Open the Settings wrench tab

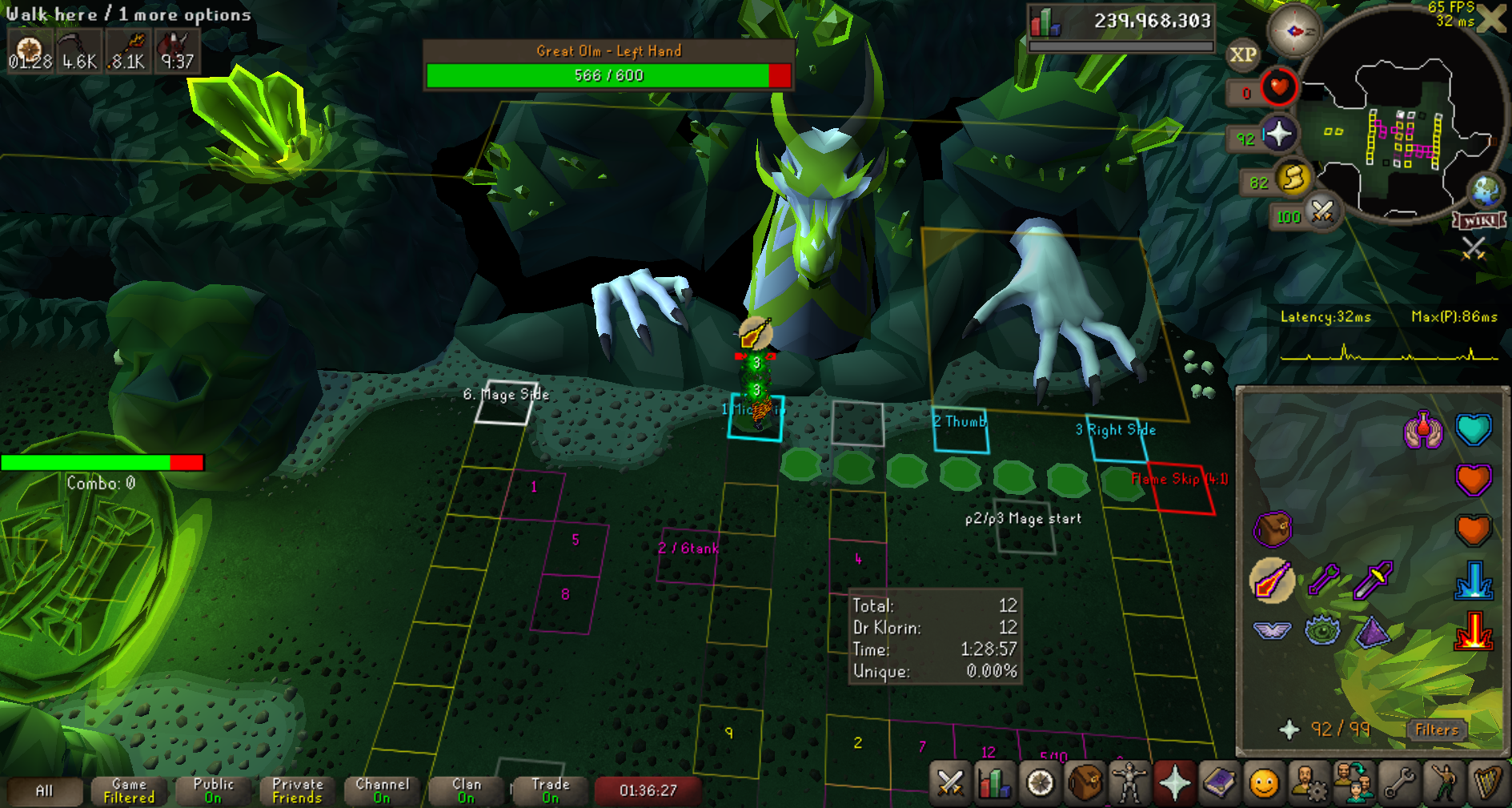(1399, 783)
